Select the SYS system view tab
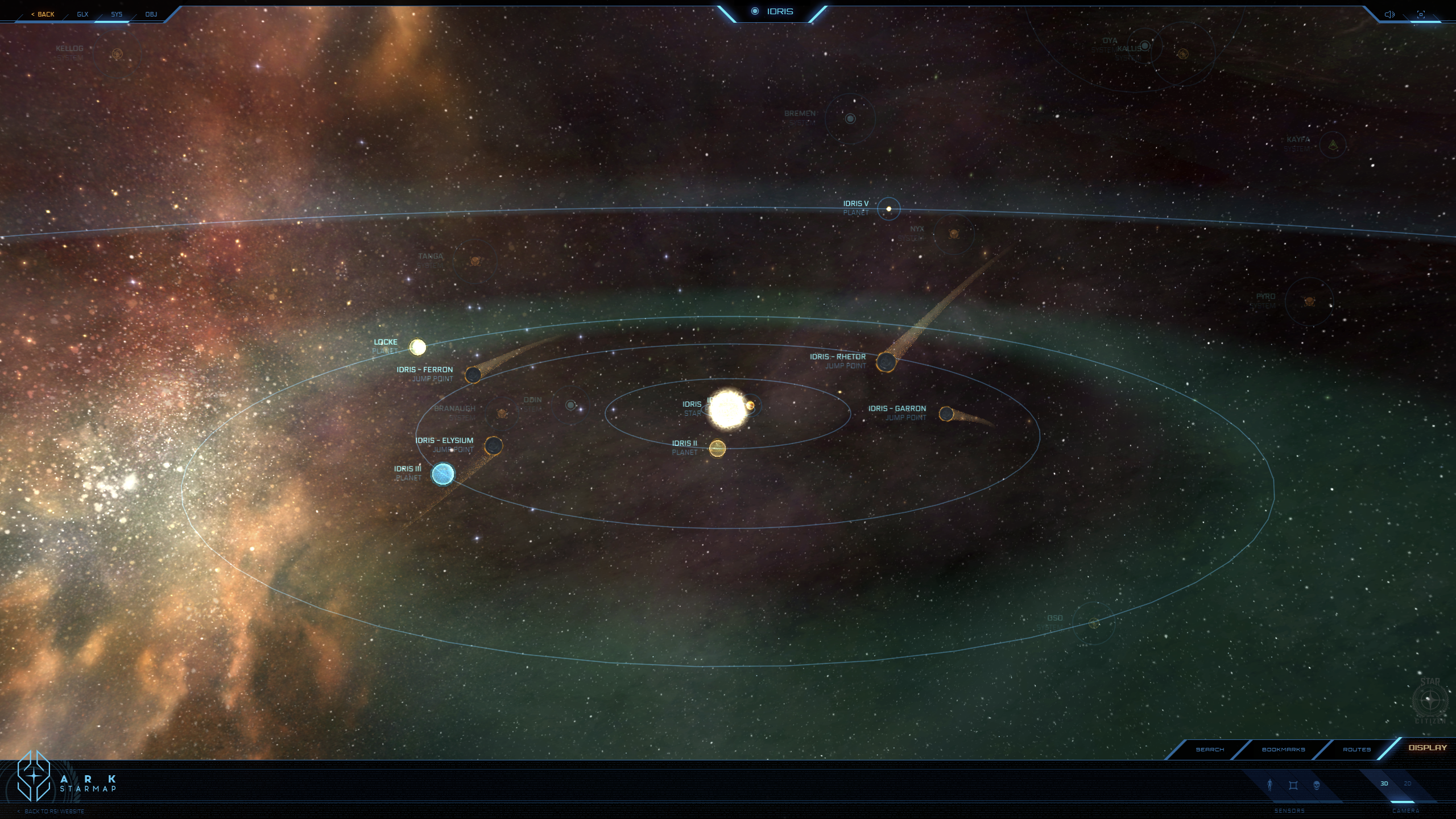This screenshot has width=1456, height=819. coord(117,14)
